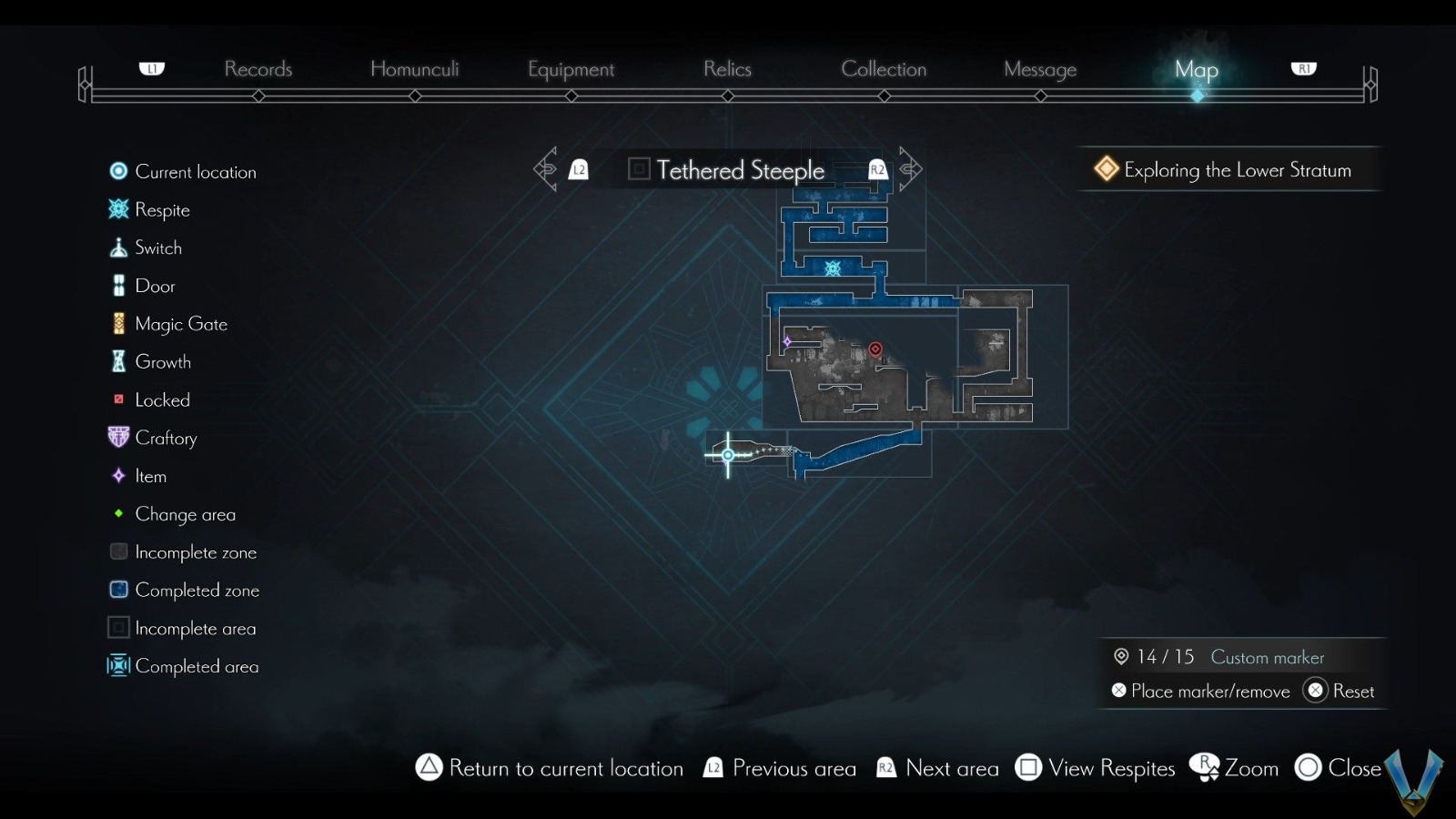Click the View Respites option

click(x=1095, y=768)
